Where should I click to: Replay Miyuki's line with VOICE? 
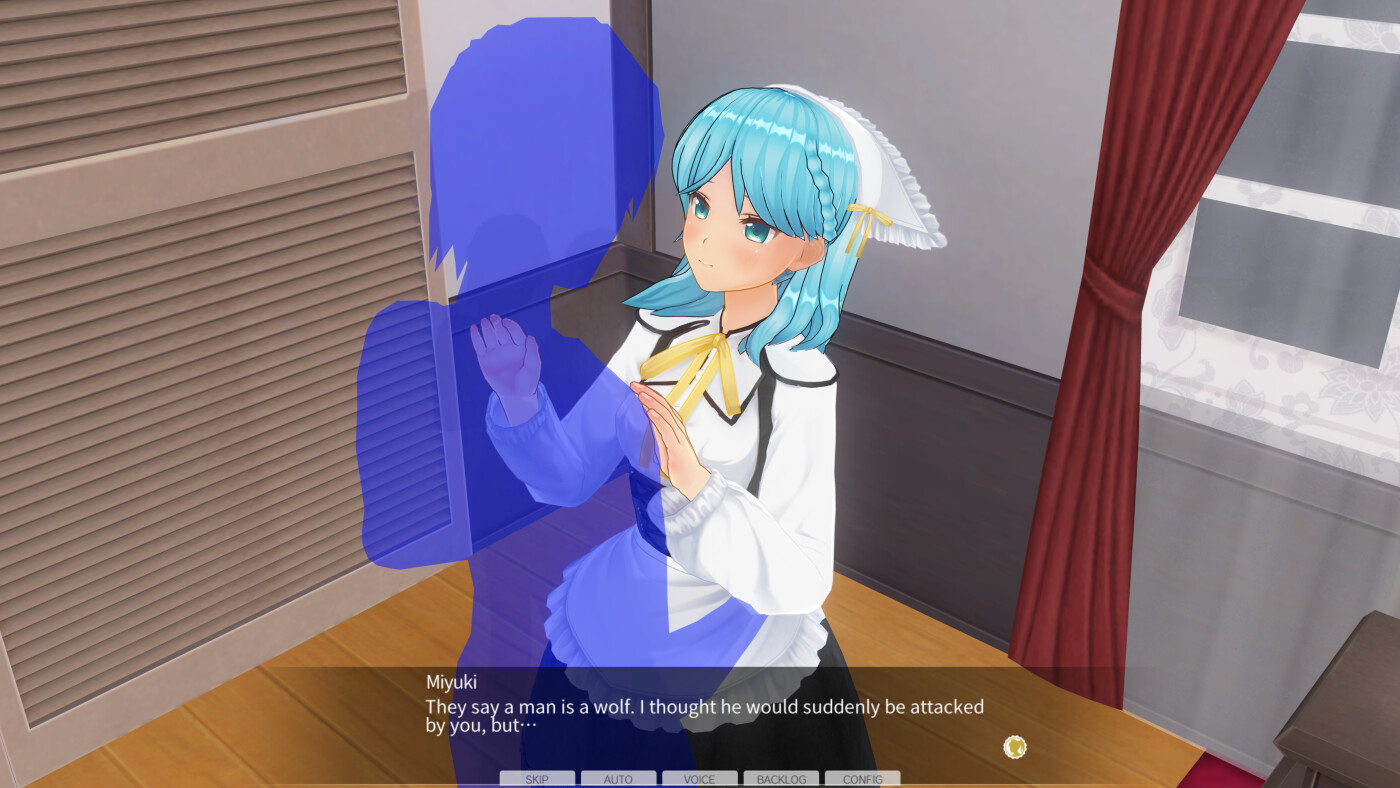pyautogui.click(x=699, y=778)
